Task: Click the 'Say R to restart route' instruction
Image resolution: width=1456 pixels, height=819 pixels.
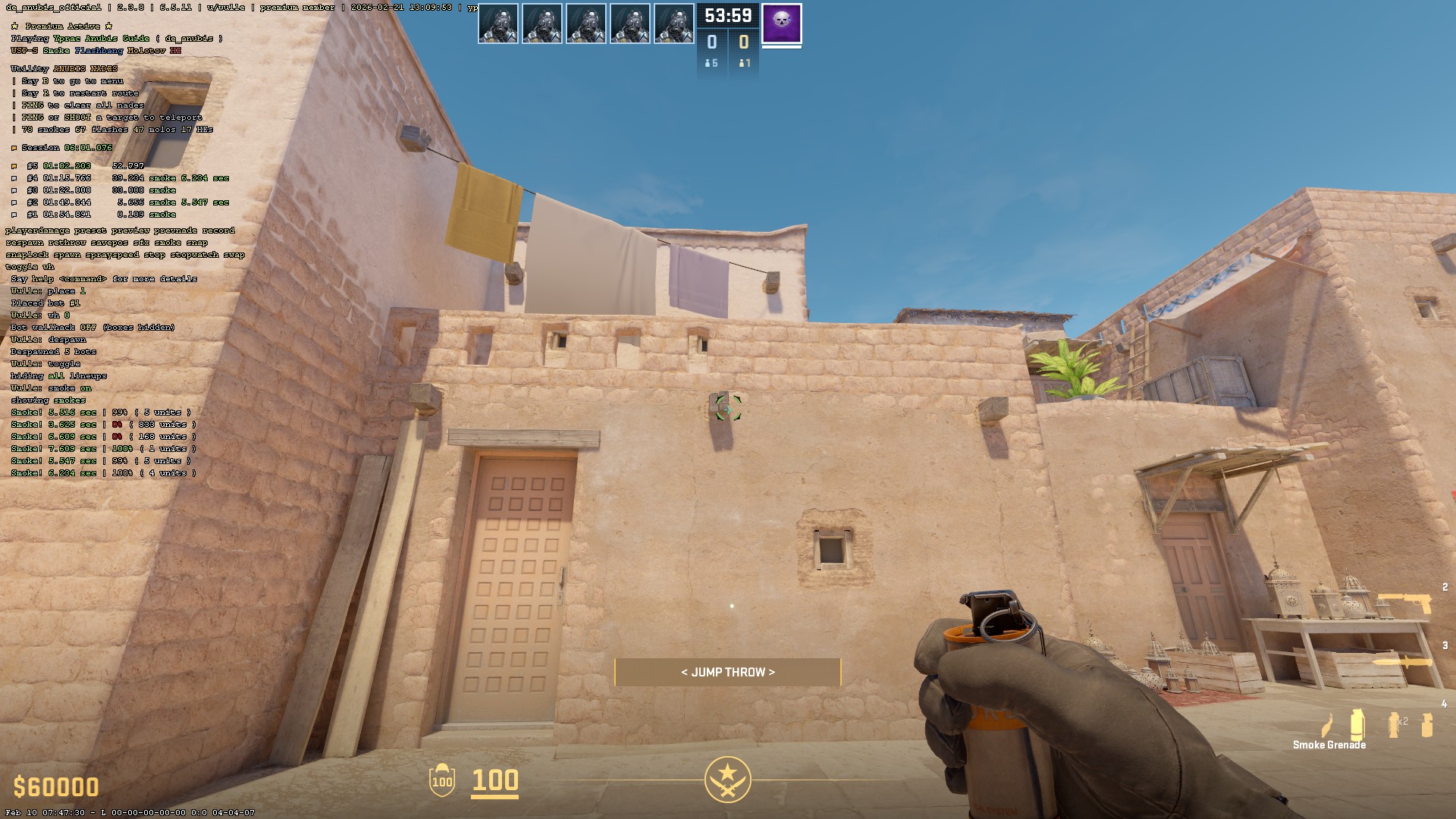Action: pyautogui.click(x=76, y=92)
